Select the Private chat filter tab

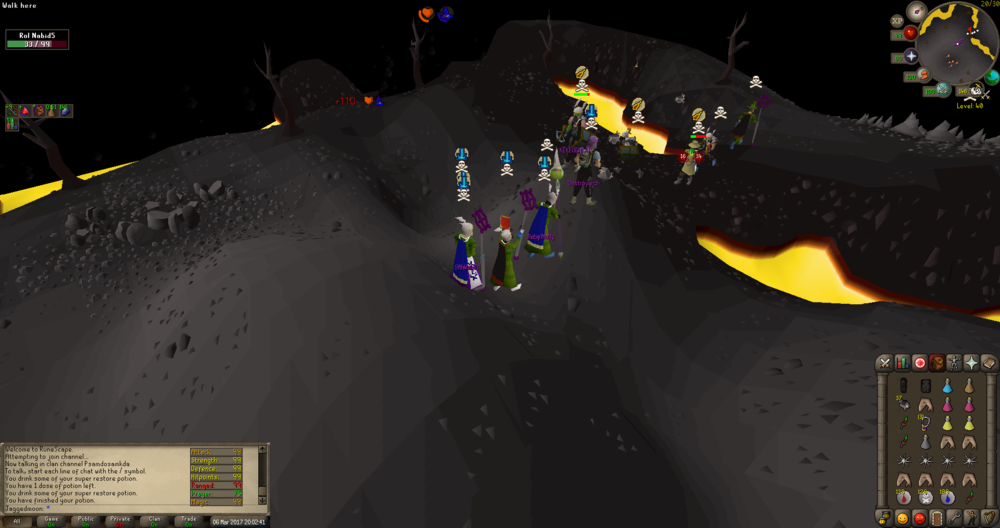120,521
